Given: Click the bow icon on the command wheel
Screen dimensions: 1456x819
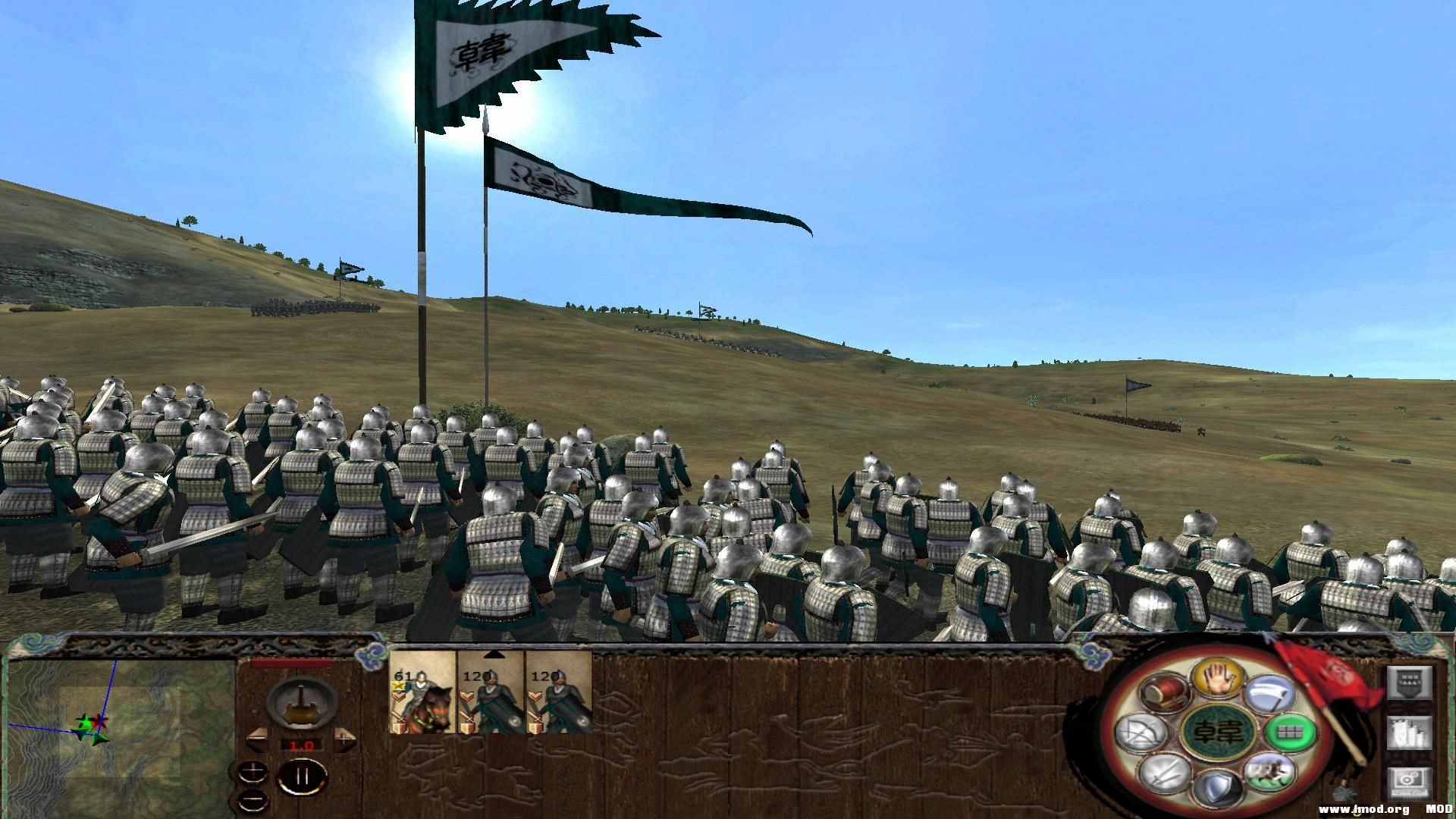Looking at the screenshot, I should point(1139,733).
